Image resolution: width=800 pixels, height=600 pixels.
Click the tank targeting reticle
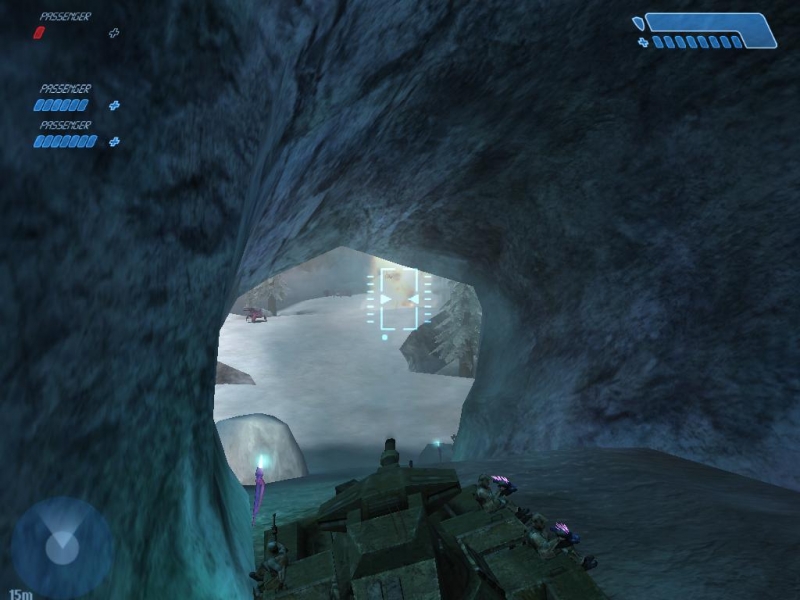pyautogui.click(x=399, y=298)
